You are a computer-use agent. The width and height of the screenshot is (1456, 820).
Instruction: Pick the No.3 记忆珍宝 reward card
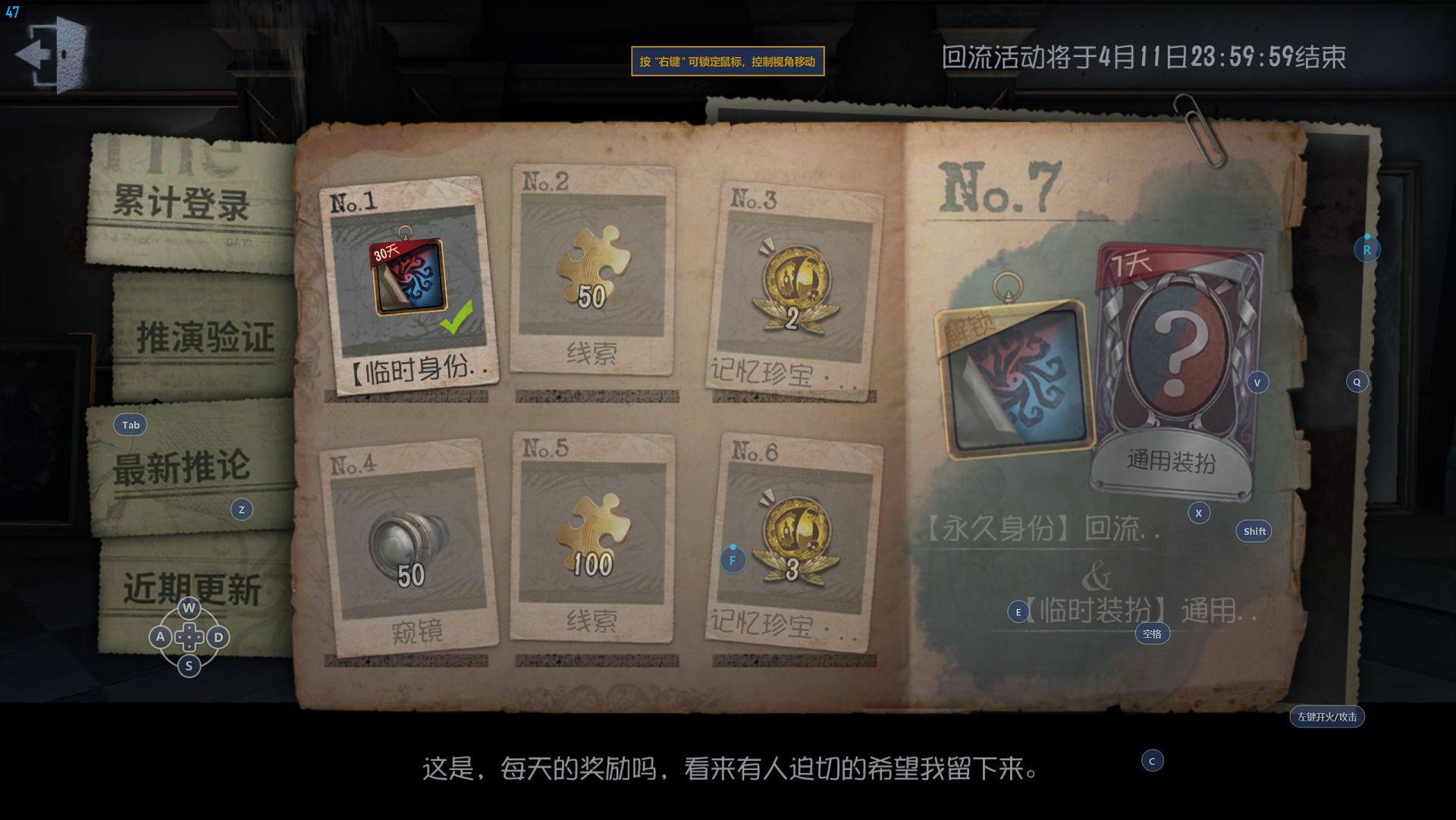794,288
